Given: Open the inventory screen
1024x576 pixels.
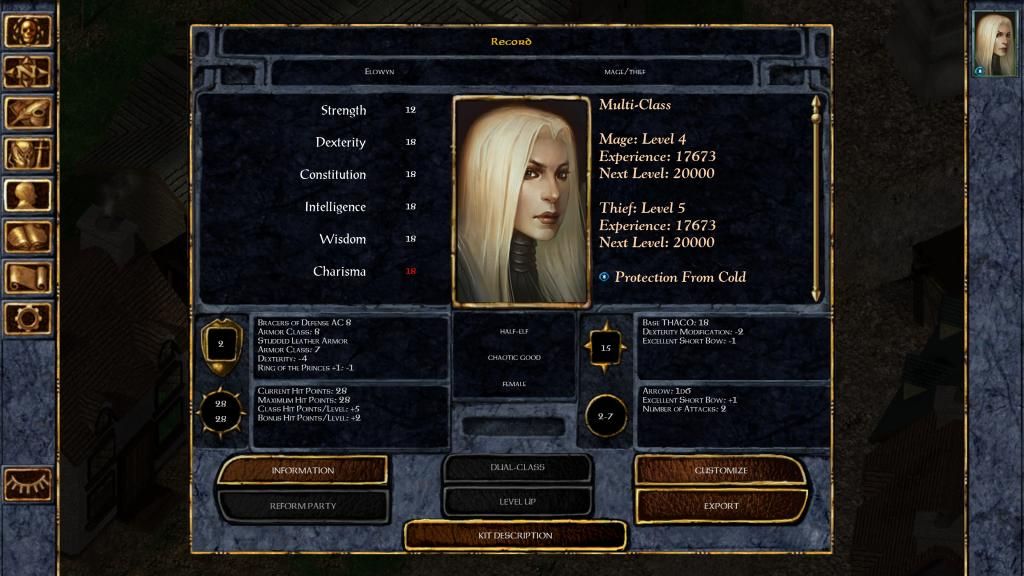Looking at the screenshot, I should [x=28, y=154].
